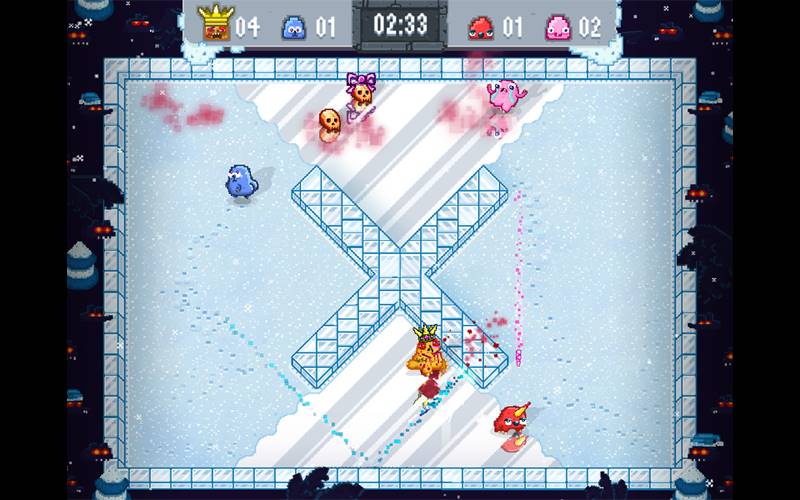Choose the red player scoreboard icon
800x500 pixels.
click(481, 26)
